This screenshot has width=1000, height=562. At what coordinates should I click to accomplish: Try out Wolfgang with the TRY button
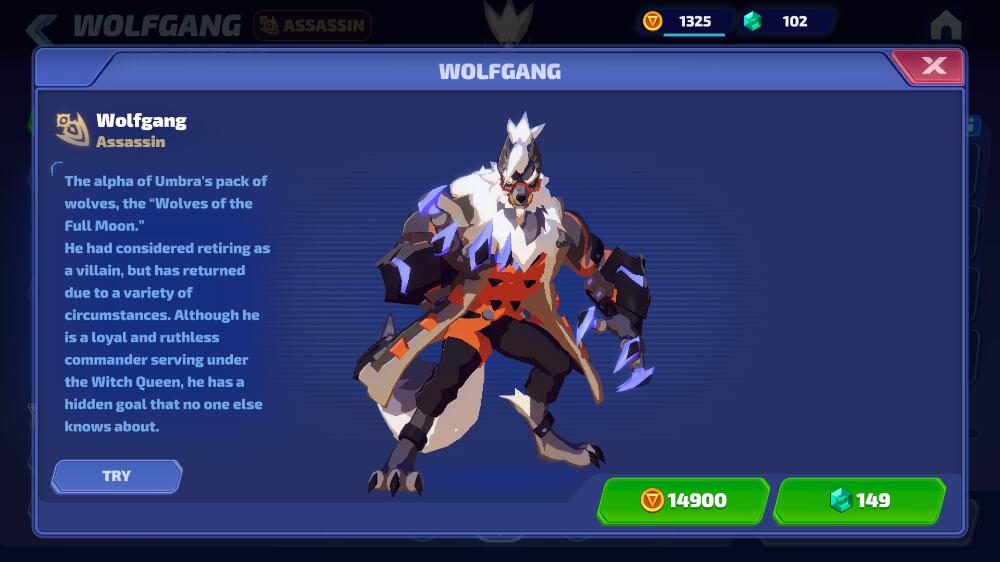pos(117,476)
